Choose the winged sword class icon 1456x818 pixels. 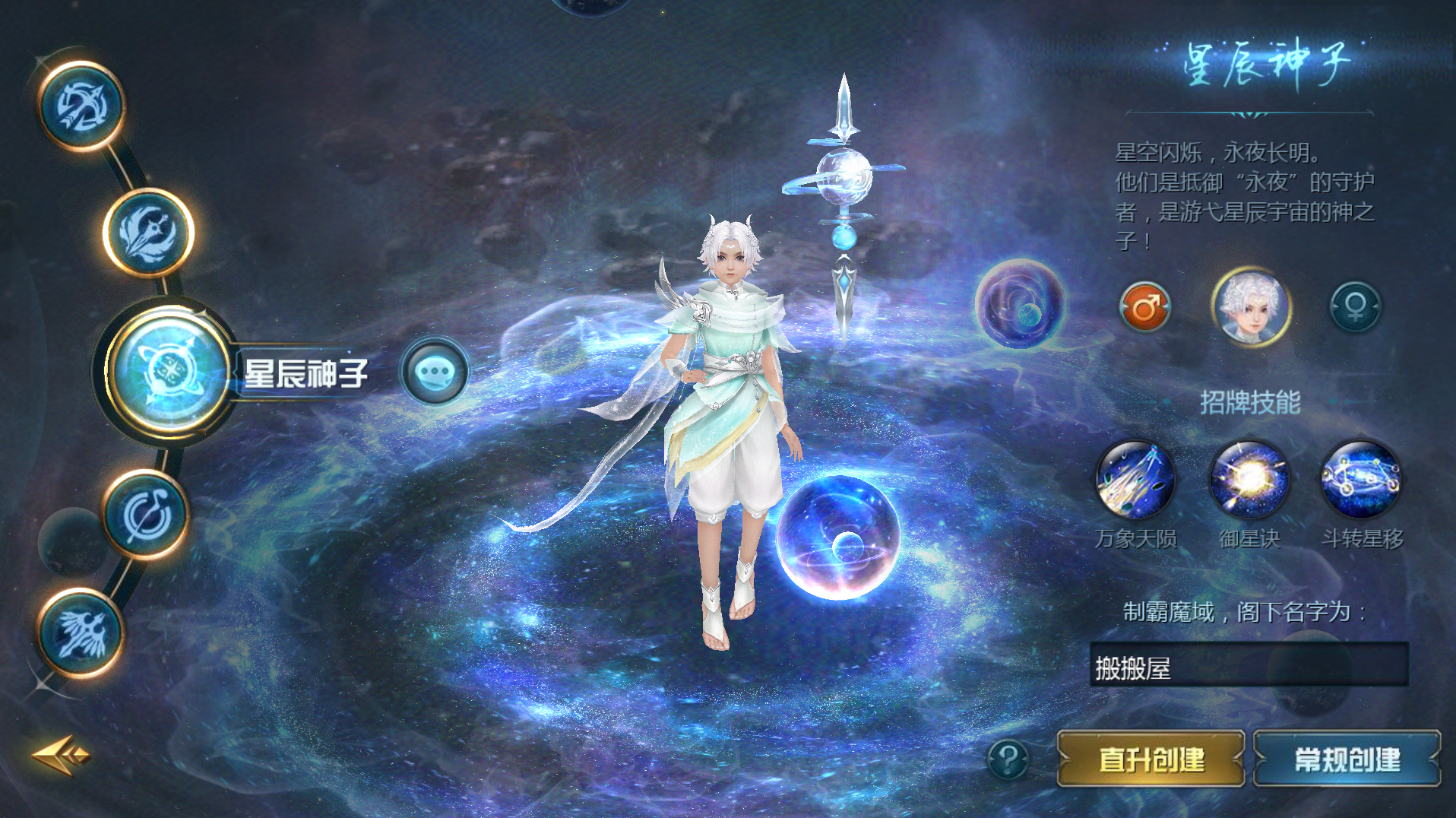148,232
